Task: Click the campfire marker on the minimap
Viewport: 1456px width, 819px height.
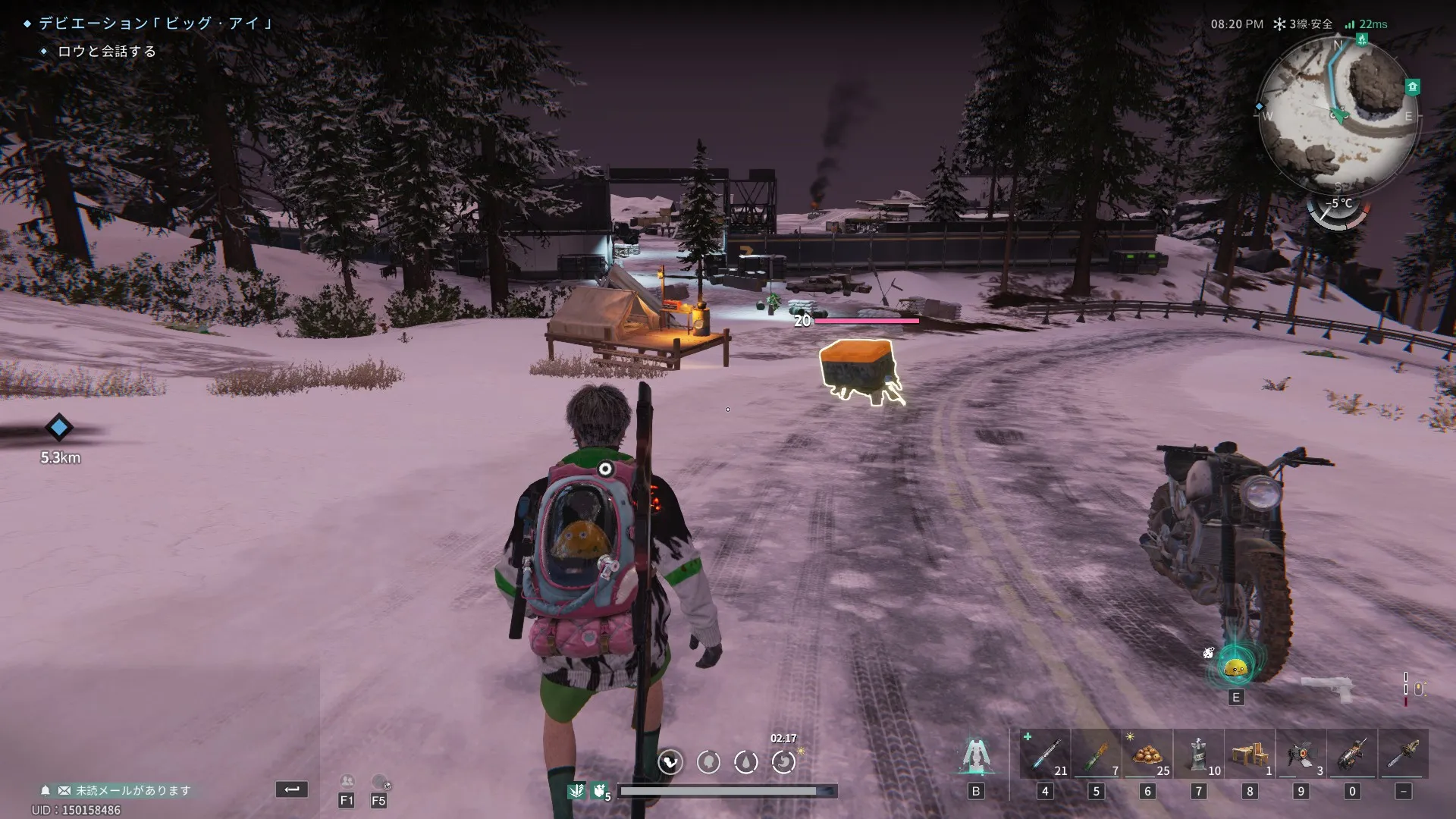Action: 1362,39
